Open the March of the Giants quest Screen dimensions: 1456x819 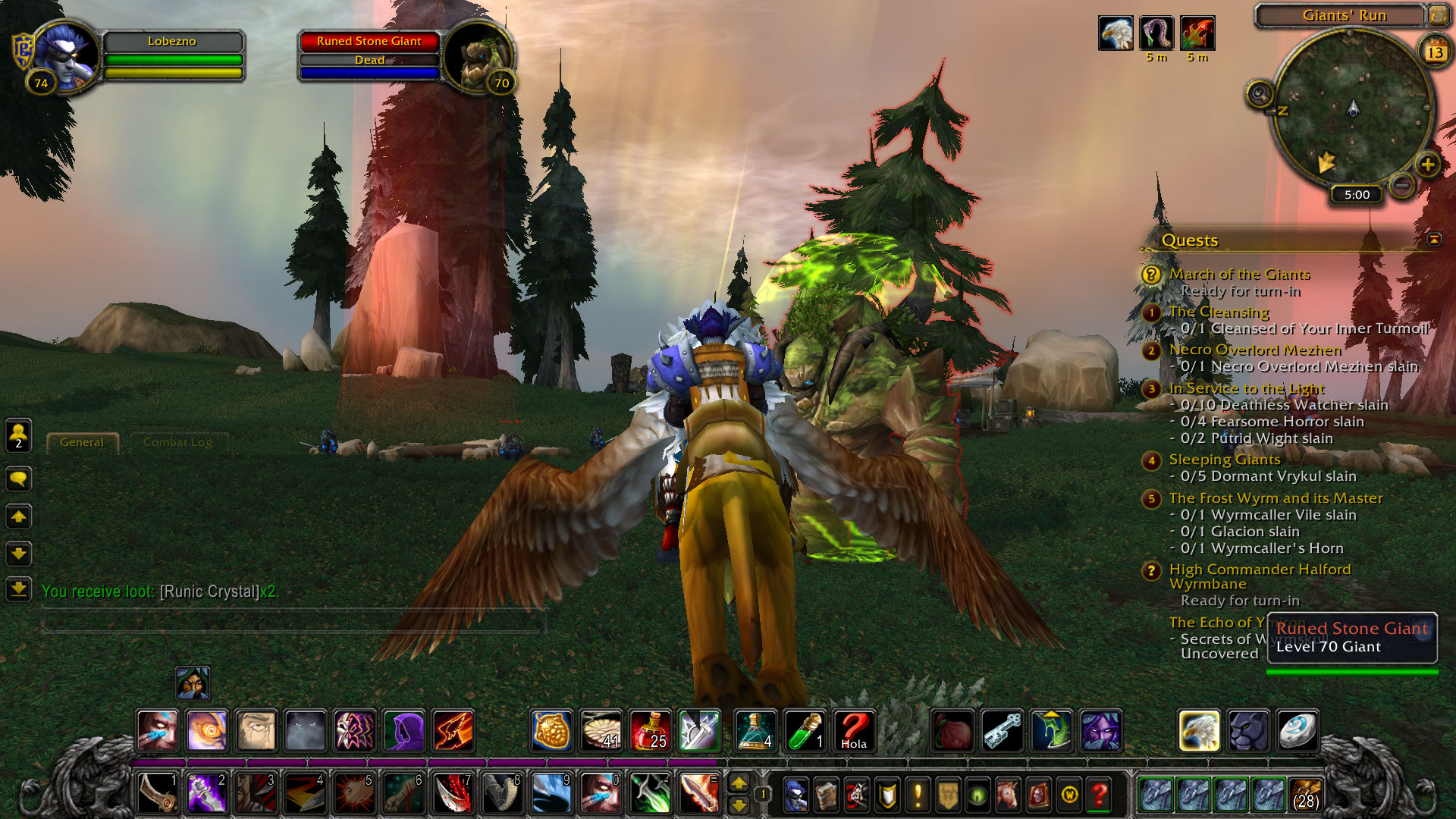[1239, 274]
